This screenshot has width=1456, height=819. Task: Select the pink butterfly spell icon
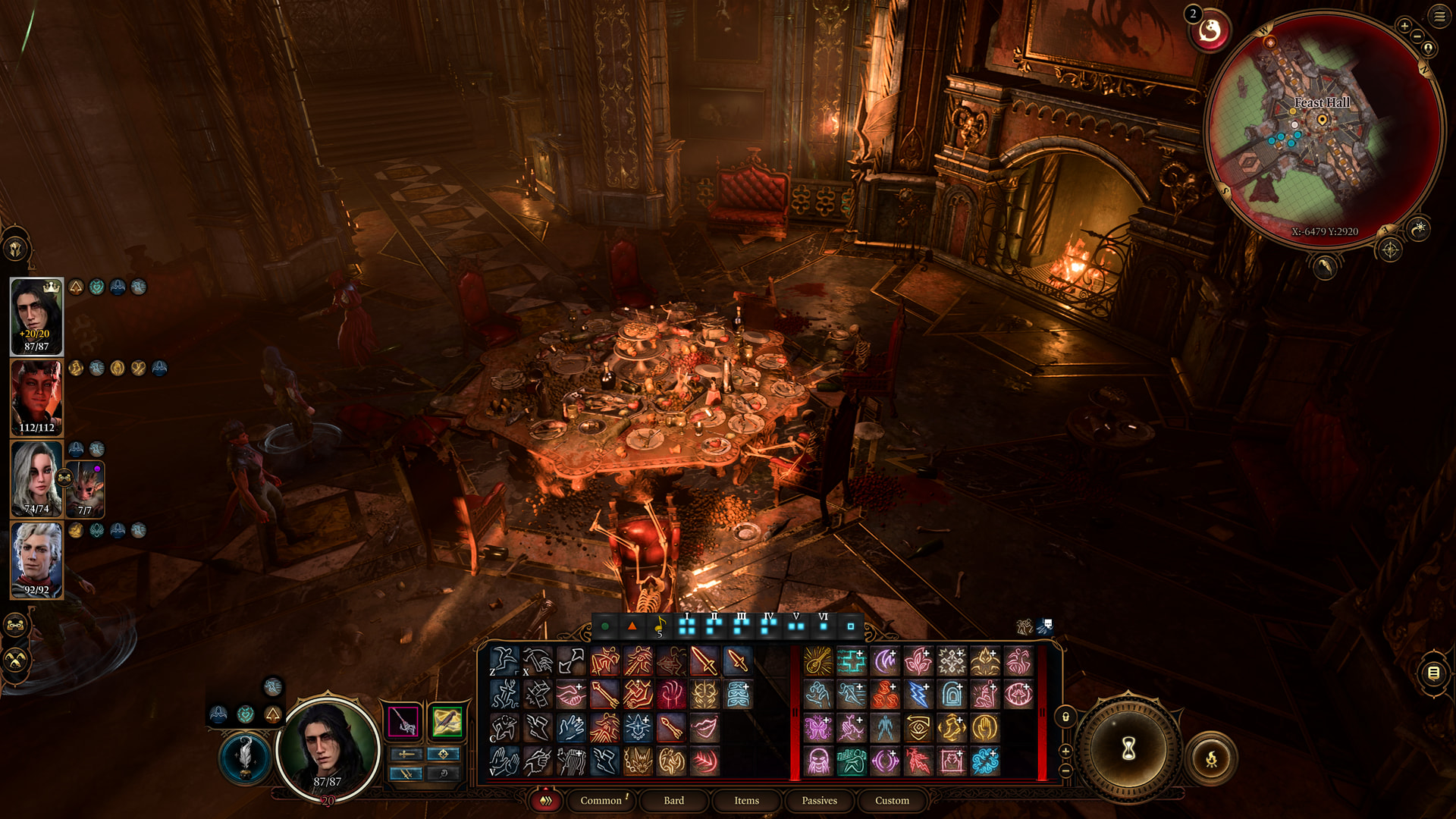(817, 728)
